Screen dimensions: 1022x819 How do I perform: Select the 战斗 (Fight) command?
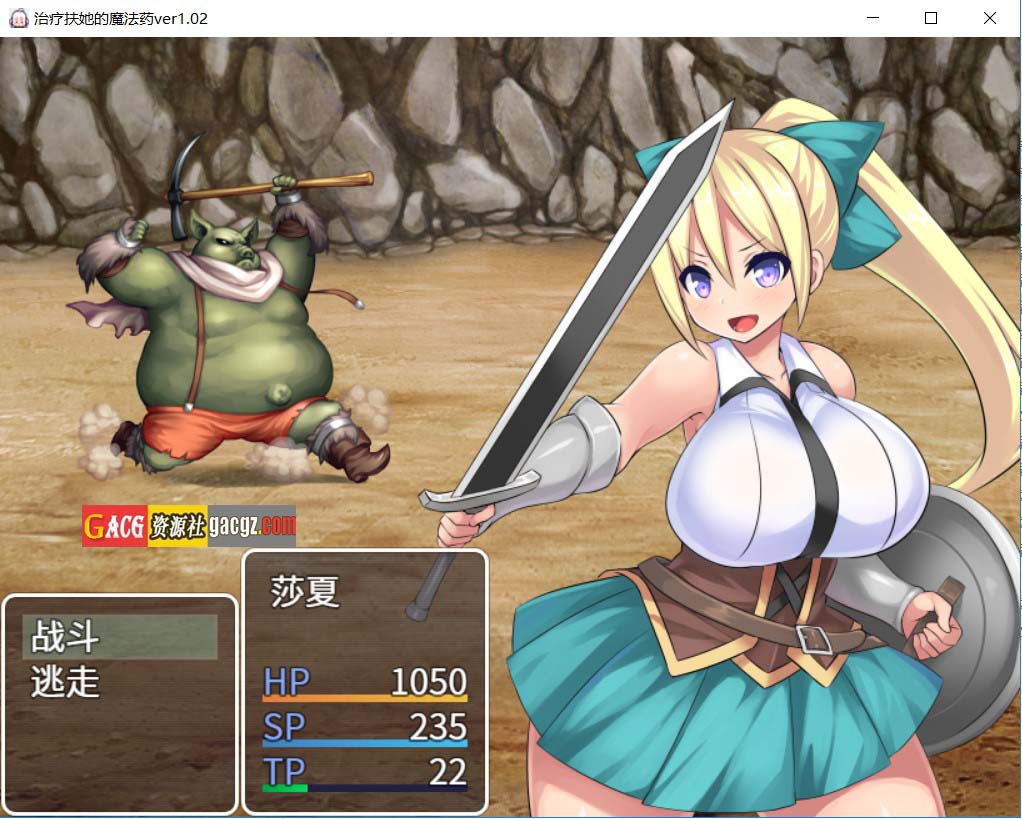[x=119, y=636]
